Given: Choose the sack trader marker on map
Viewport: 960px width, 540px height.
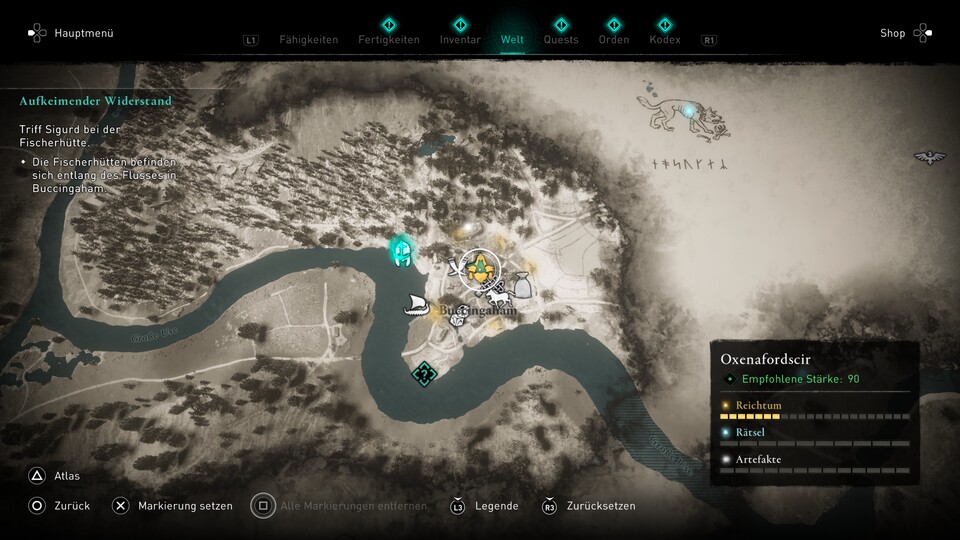Looking at the screenshot, I should click(521, 286).
